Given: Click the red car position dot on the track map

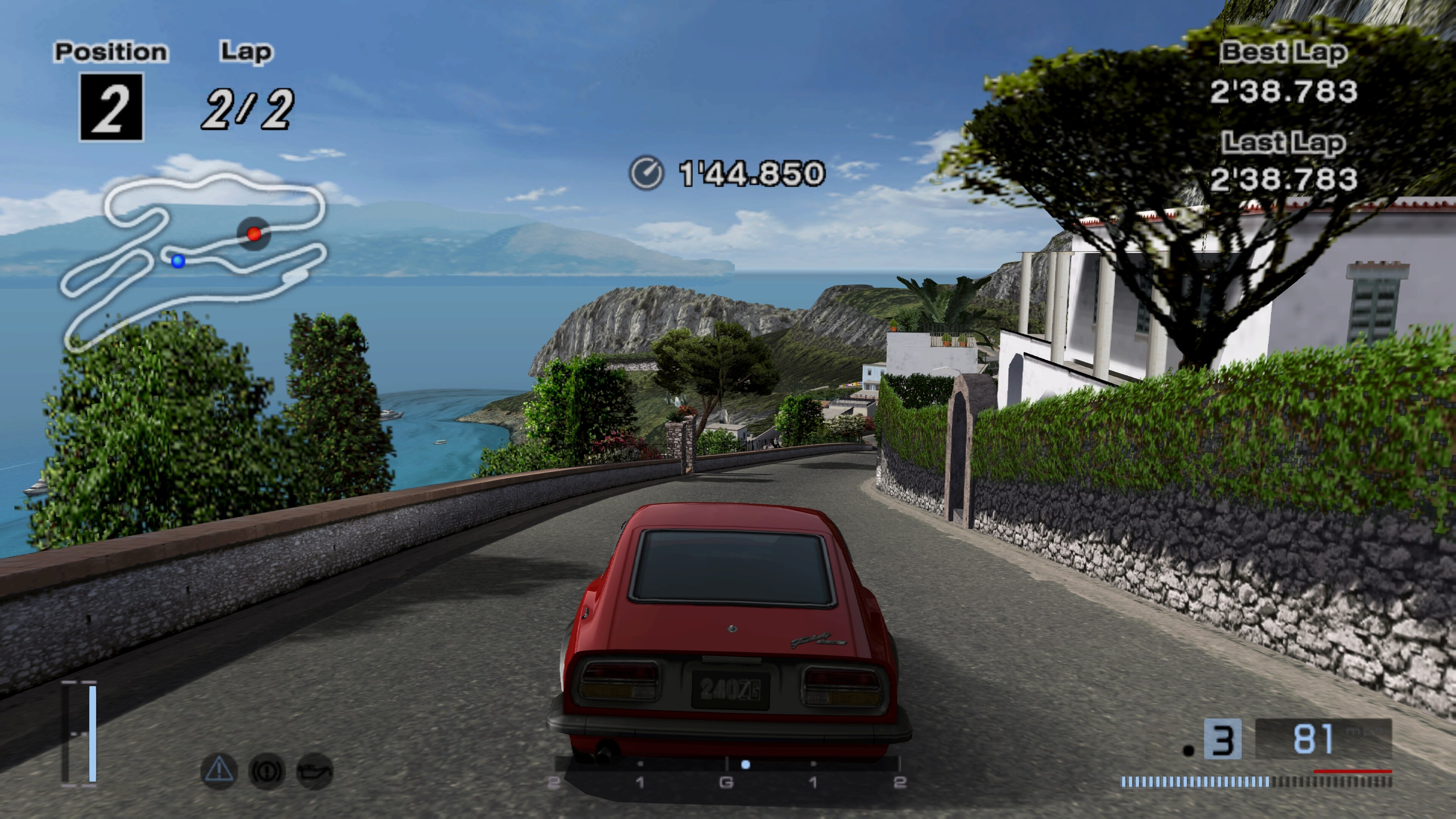Looking at the screenshot, I should (x=254, y=234).
